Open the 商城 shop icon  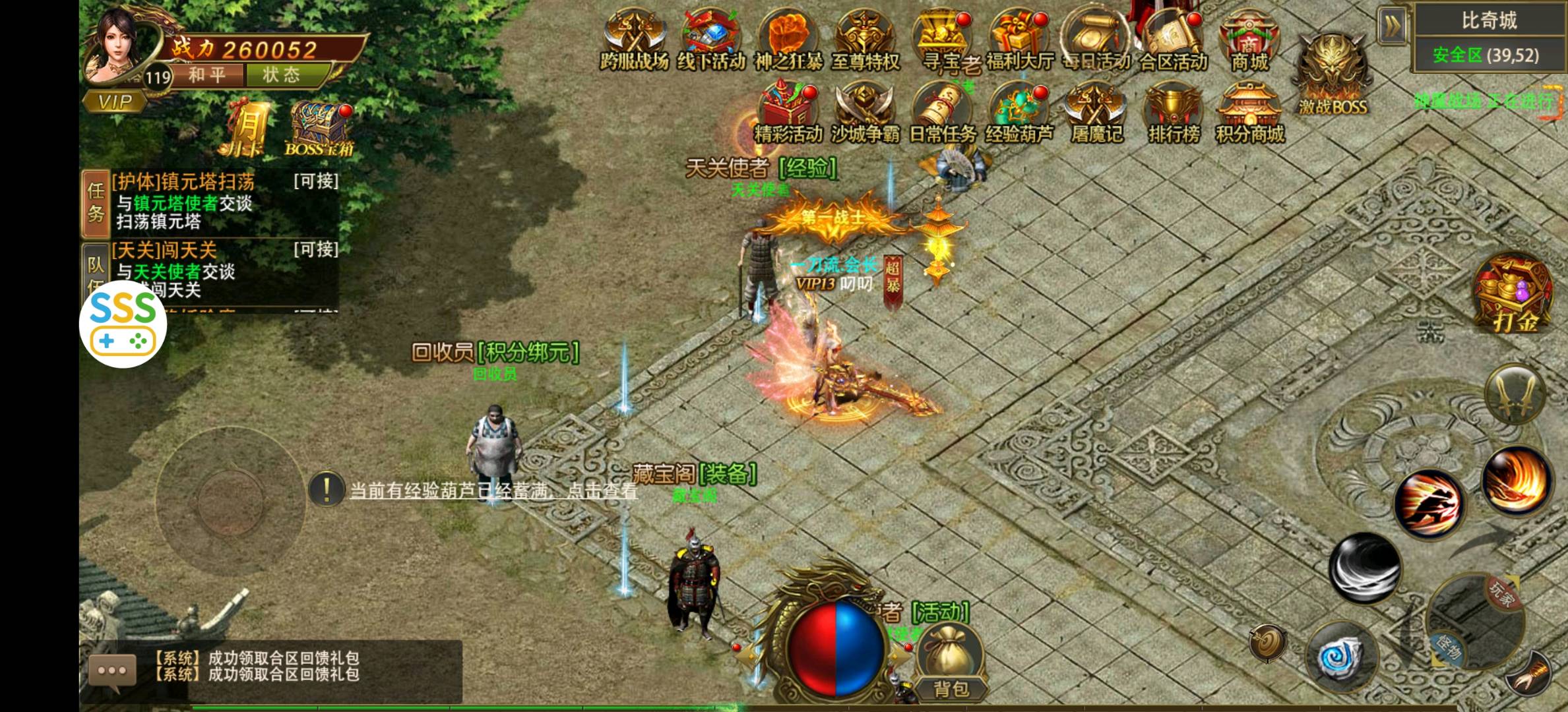(1249, 39)
